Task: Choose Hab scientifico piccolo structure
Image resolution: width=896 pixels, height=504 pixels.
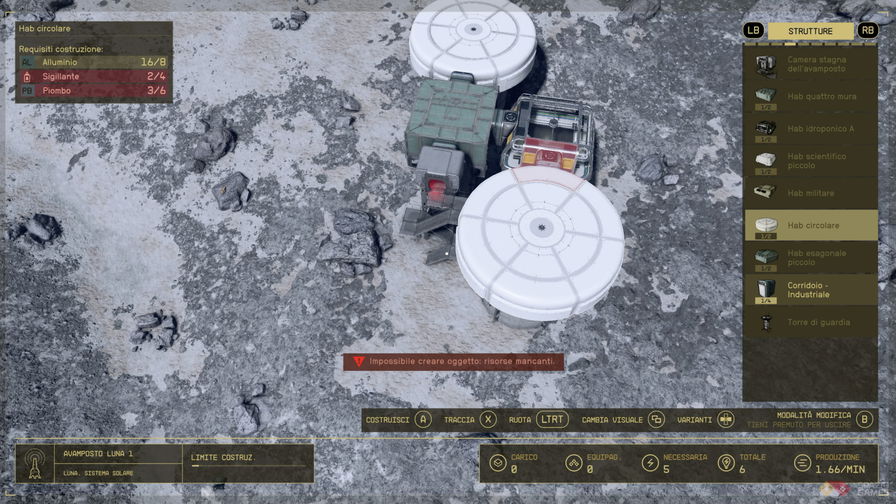Action: (x=811, y=160)
